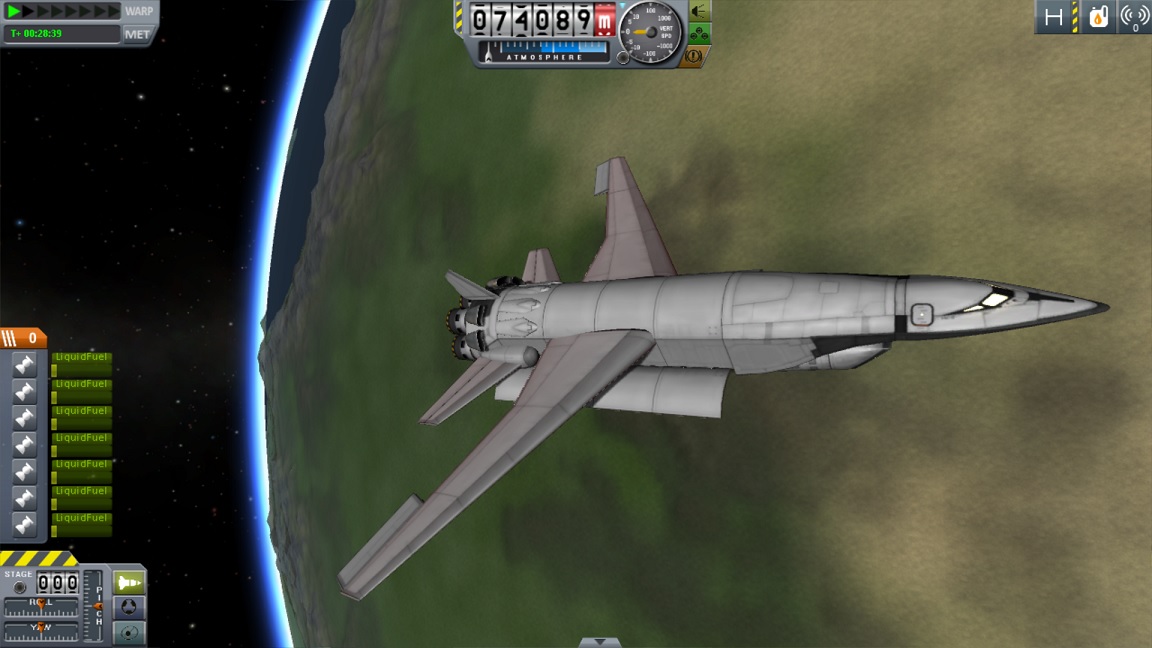Toggle the landing gear button
Image resolution: width=1152 pixels, height=648 pixels.
[x=700, y=34]
